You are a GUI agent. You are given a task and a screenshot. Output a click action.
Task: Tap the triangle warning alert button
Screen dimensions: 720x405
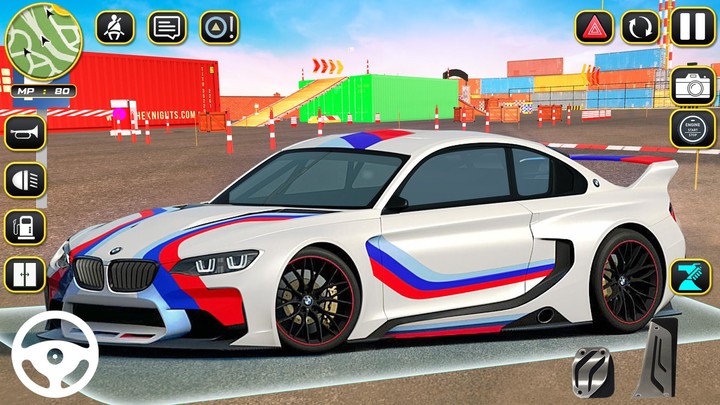(x=219, y=27)
